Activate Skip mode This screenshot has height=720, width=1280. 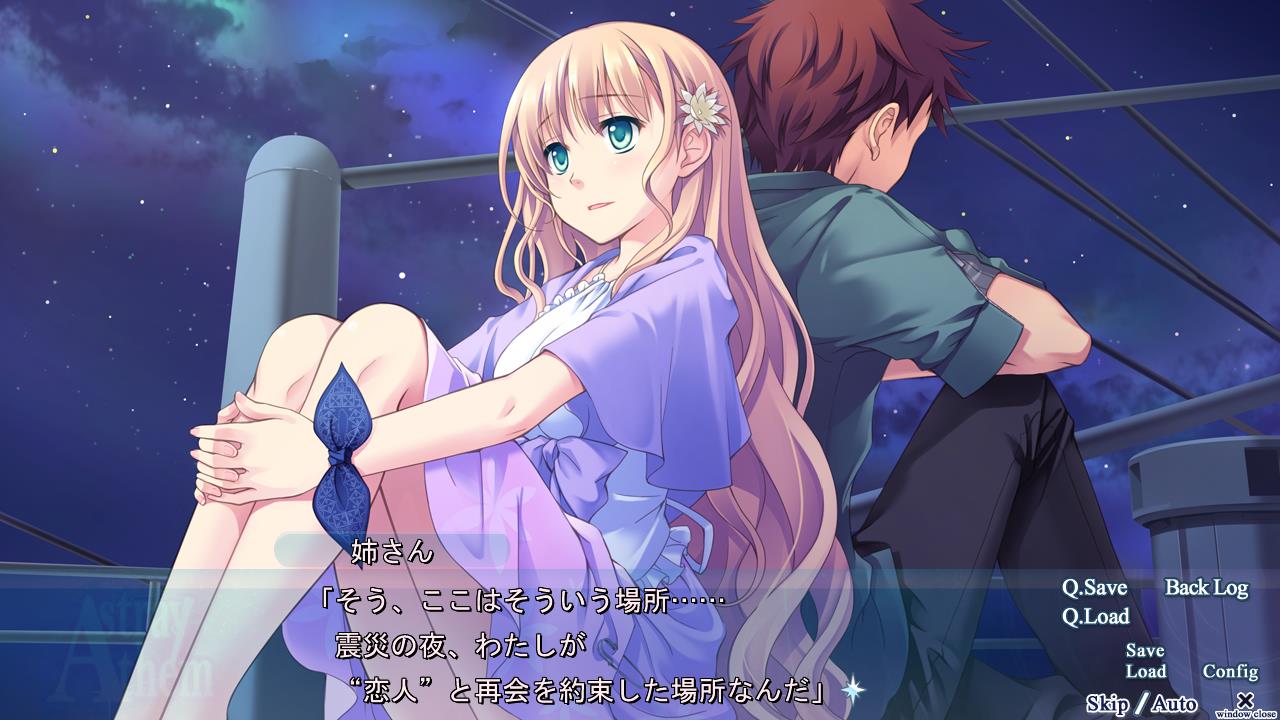(1107, 704)
